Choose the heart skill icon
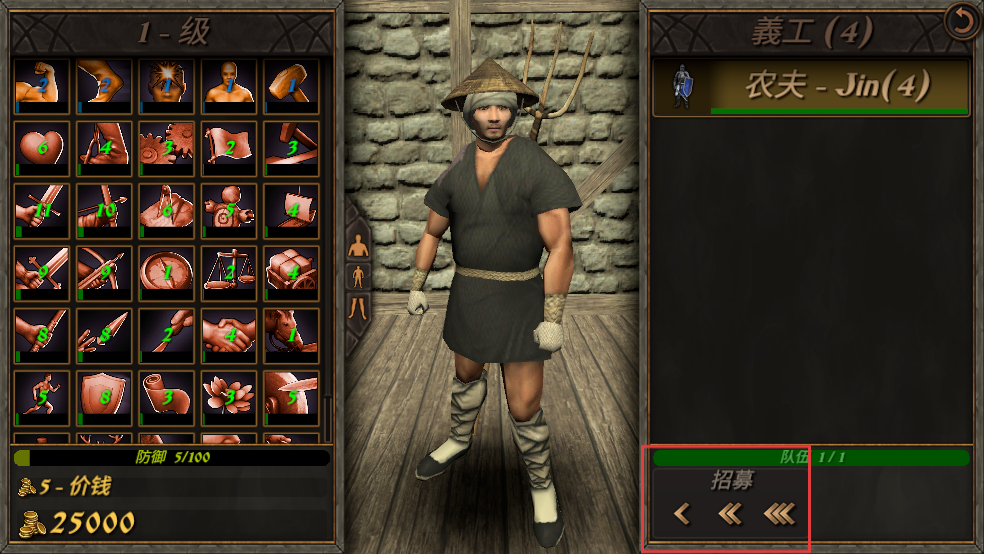The image size is (984, 554). [x=41, y=148]
